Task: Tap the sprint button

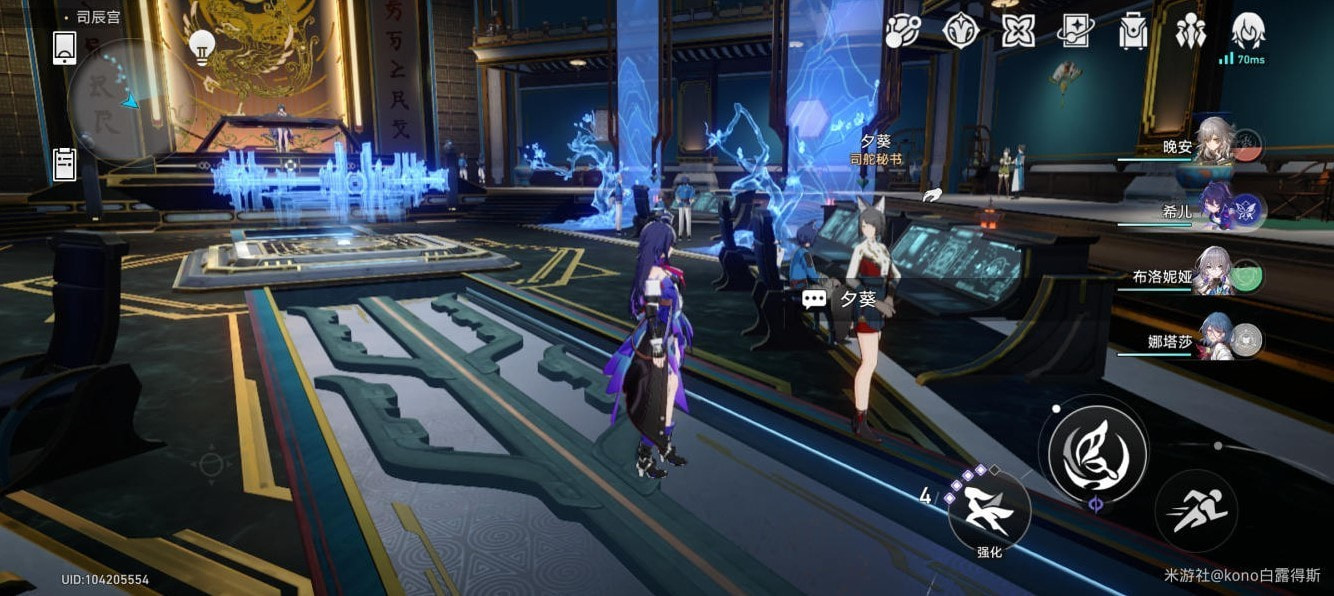Action: [1196, 511]
